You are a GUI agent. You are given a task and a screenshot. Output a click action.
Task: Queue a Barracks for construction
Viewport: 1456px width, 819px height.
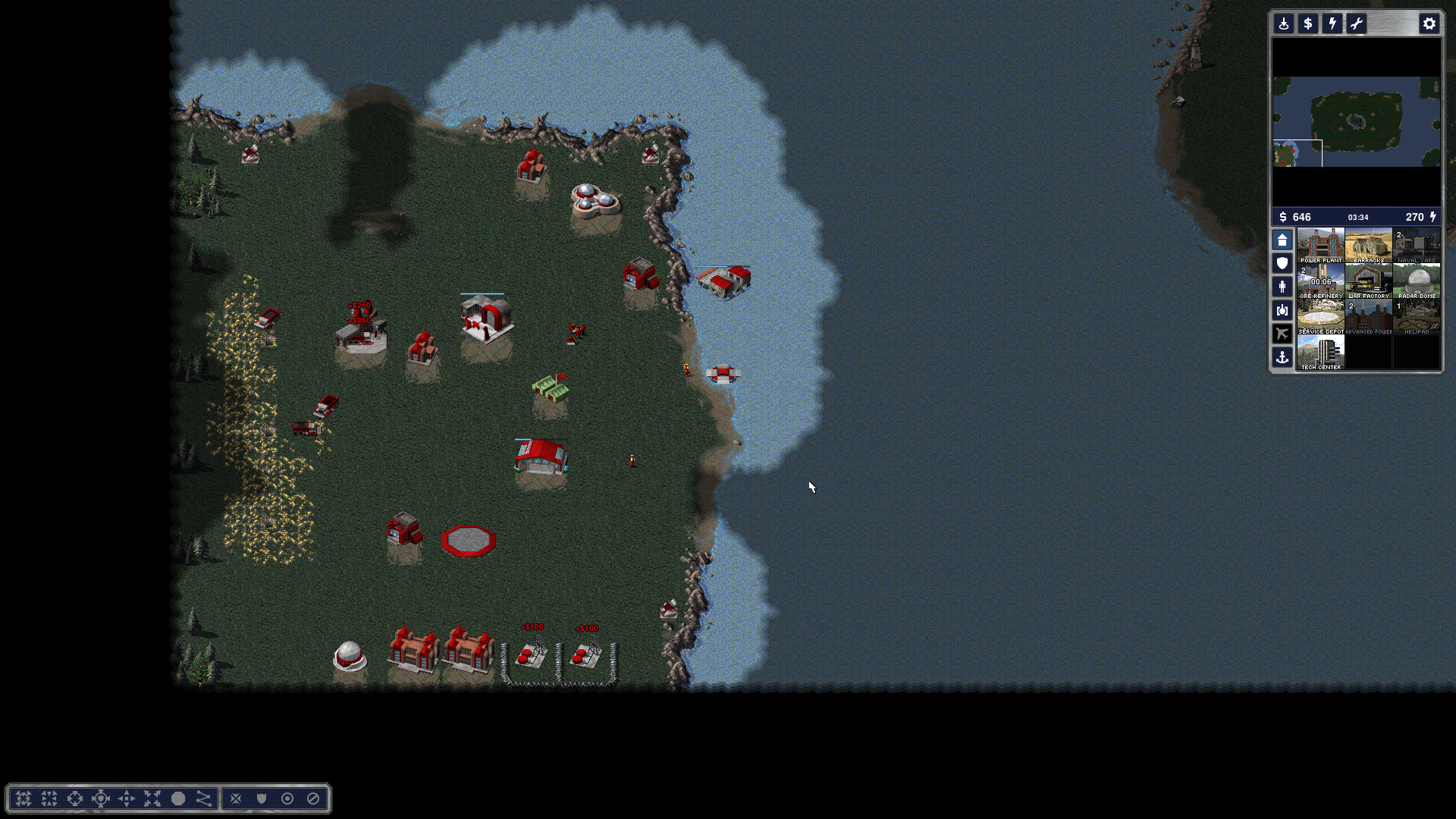[1369, 245]
